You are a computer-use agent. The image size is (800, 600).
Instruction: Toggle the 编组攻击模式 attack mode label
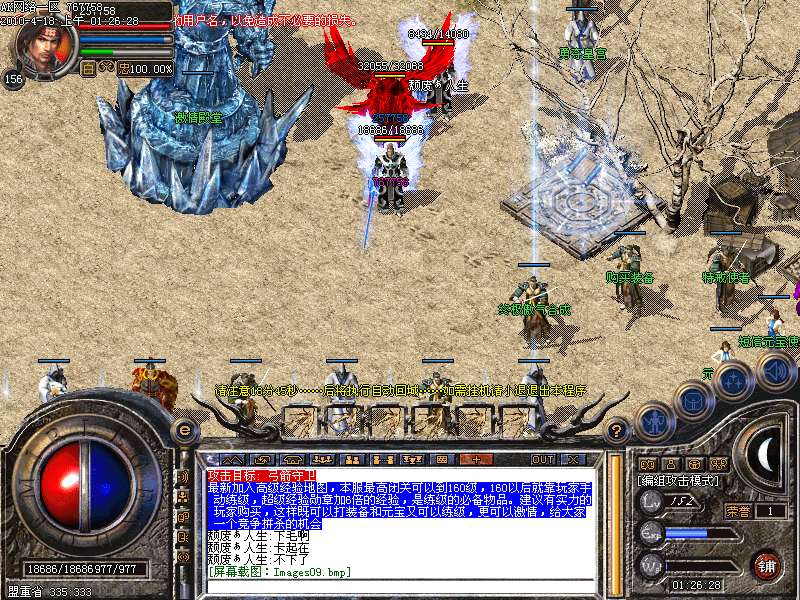pyautogui.click(x=680, y=481)
